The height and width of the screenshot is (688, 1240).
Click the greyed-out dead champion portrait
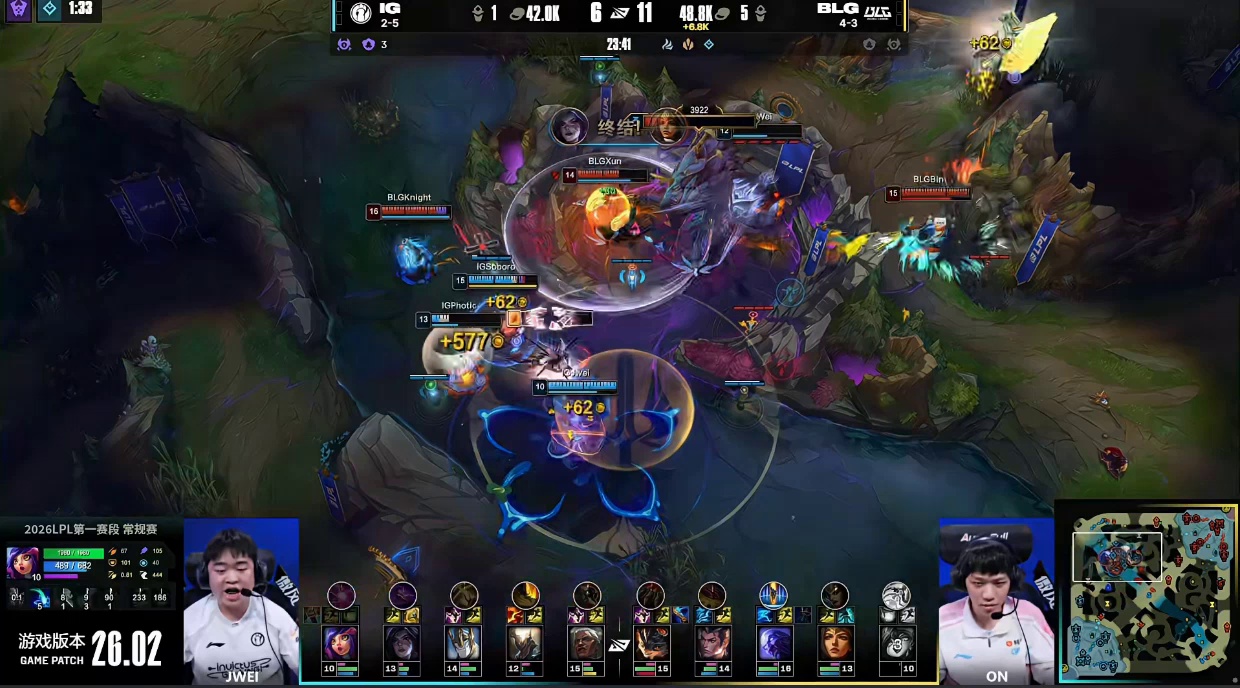(896, 643)
